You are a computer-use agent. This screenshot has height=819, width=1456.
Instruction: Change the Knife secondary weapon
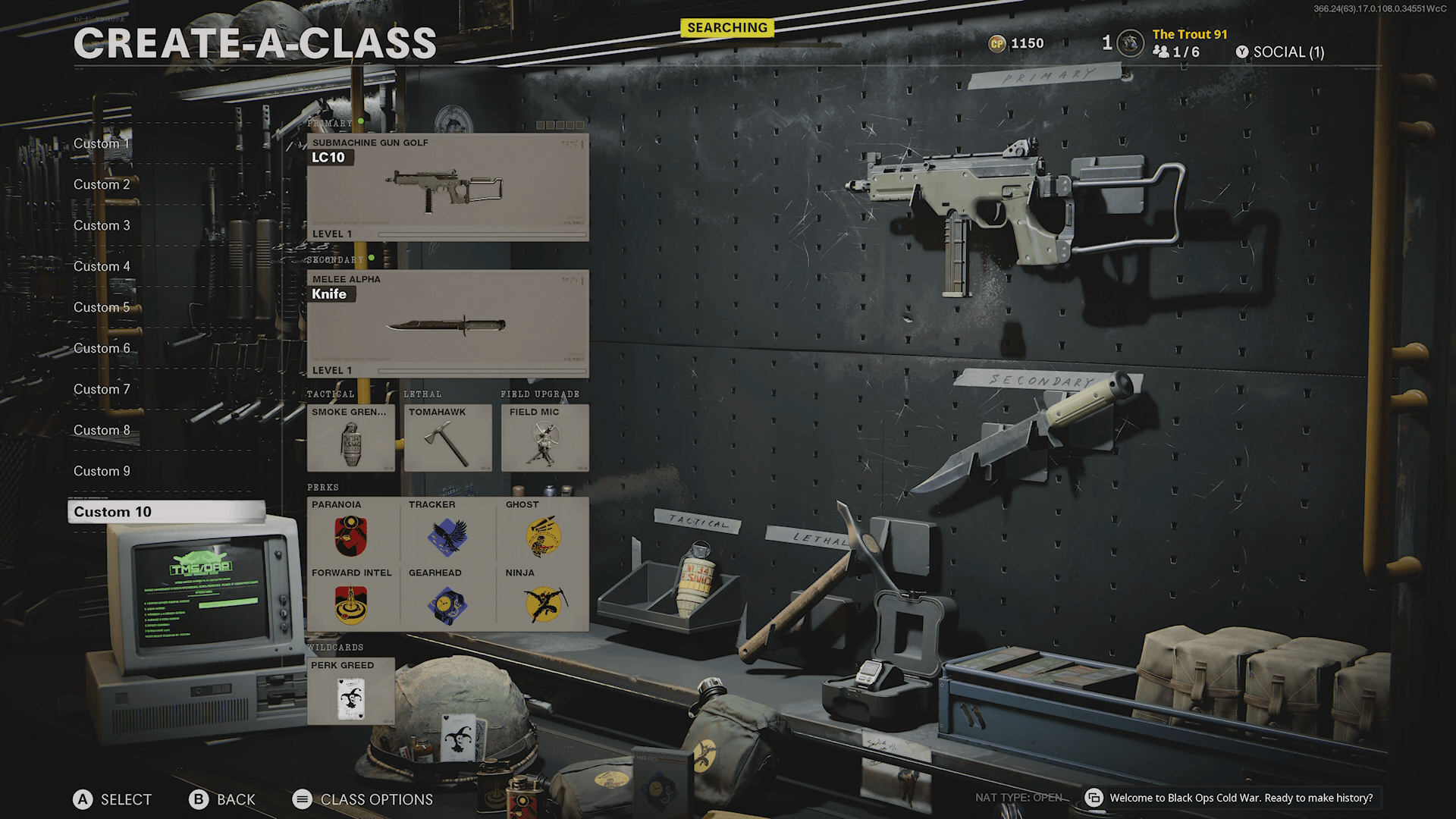pos(447,325)
